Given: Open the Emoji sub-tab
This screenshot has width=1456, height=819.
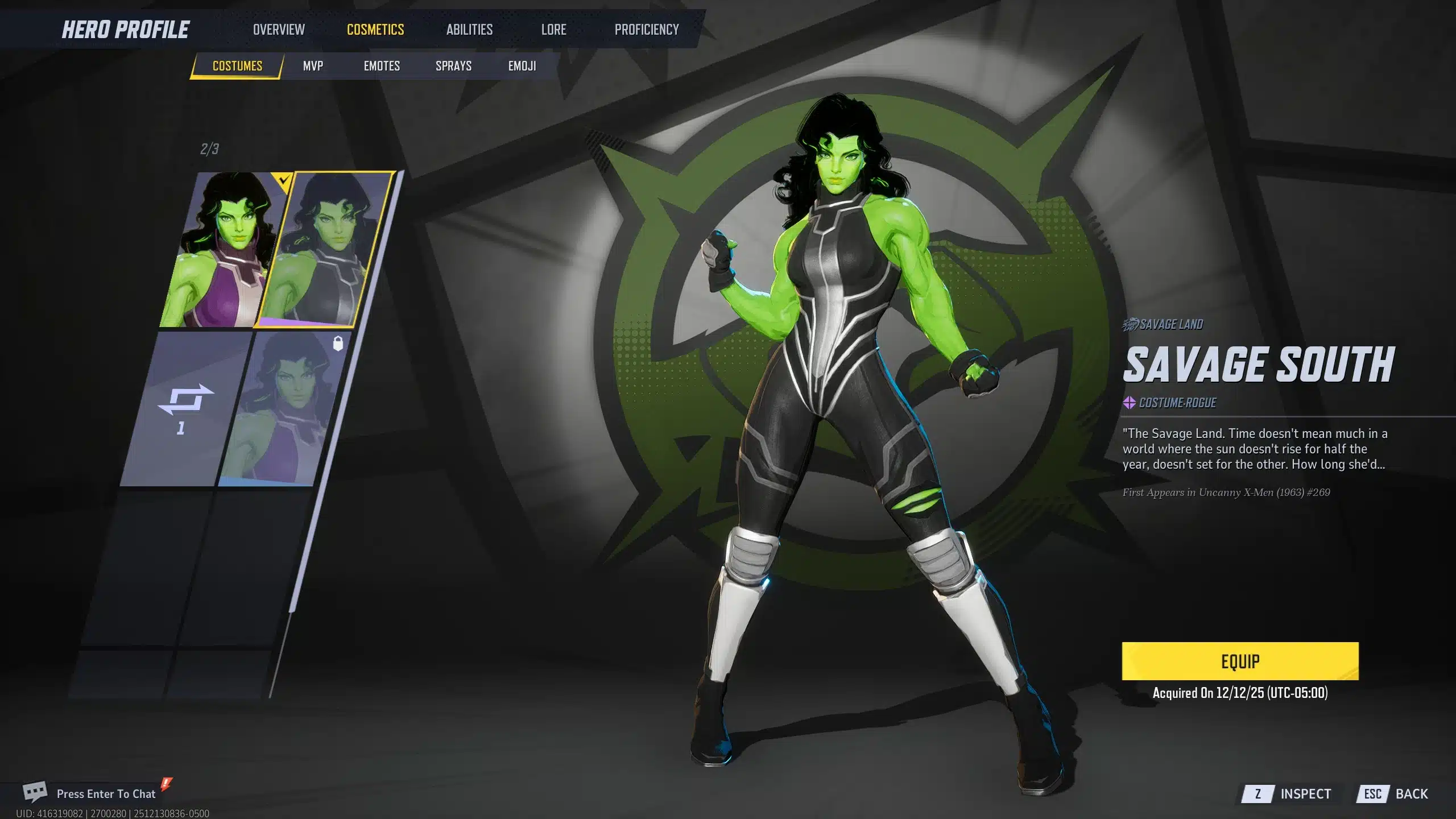Looking at the screenshot, I should [522, 66].
